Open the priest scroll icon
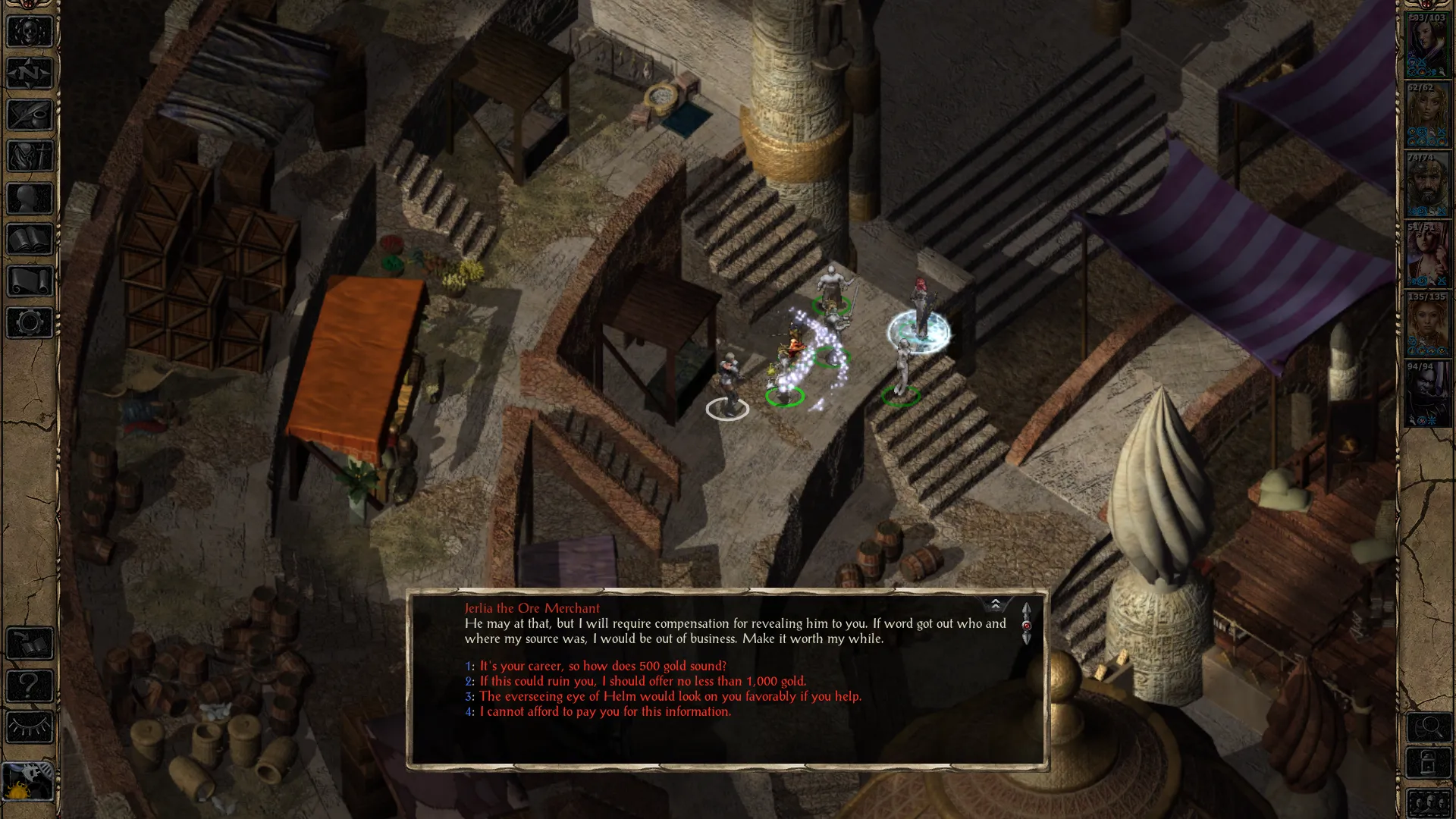Screen dimensions: 1456x819 click(x=30, y=282)
